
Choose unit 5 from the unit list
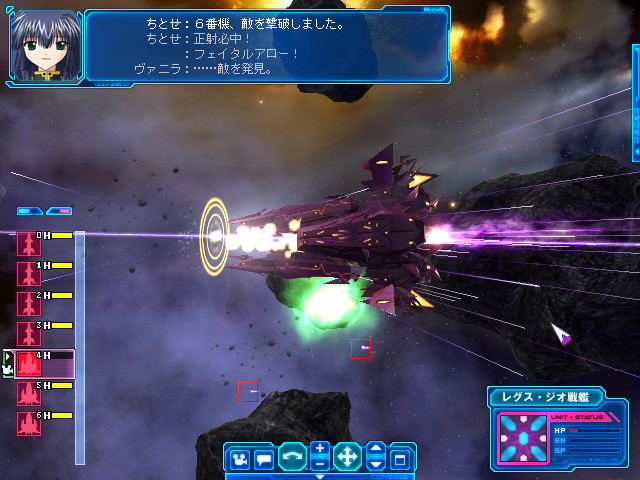[x=28, y=394]
